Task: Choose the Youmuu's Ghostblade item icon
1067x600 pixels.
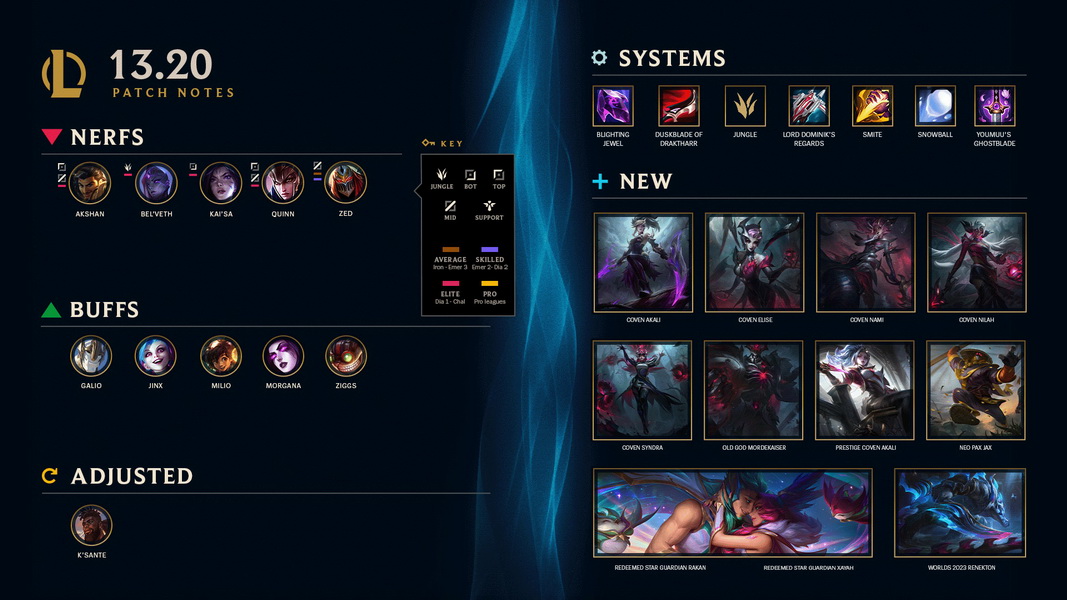Action: [x=994, y=106]
